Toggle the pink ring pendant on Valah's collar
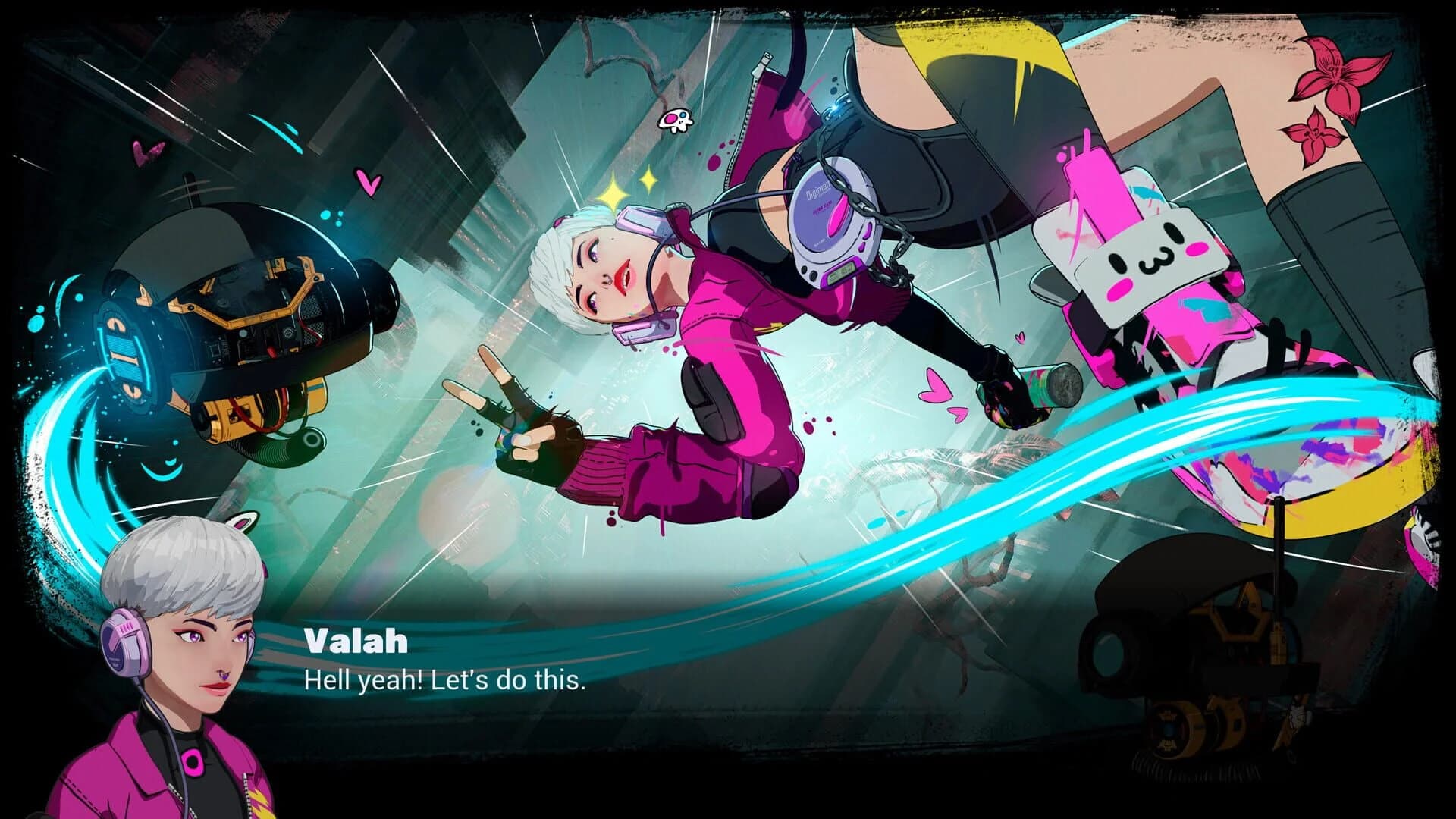Viewport: 1456px width, 819px height. coord(192,762)
